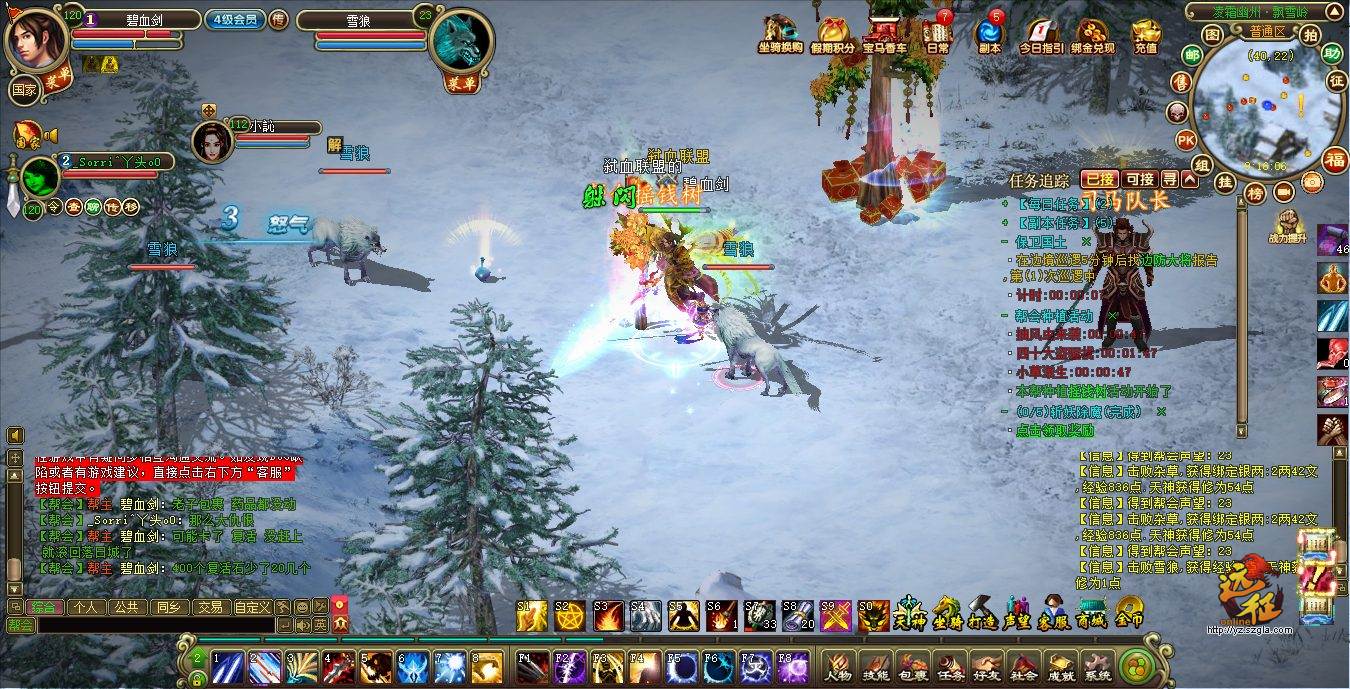Open the 系统 system menu

coord(1097,664)
